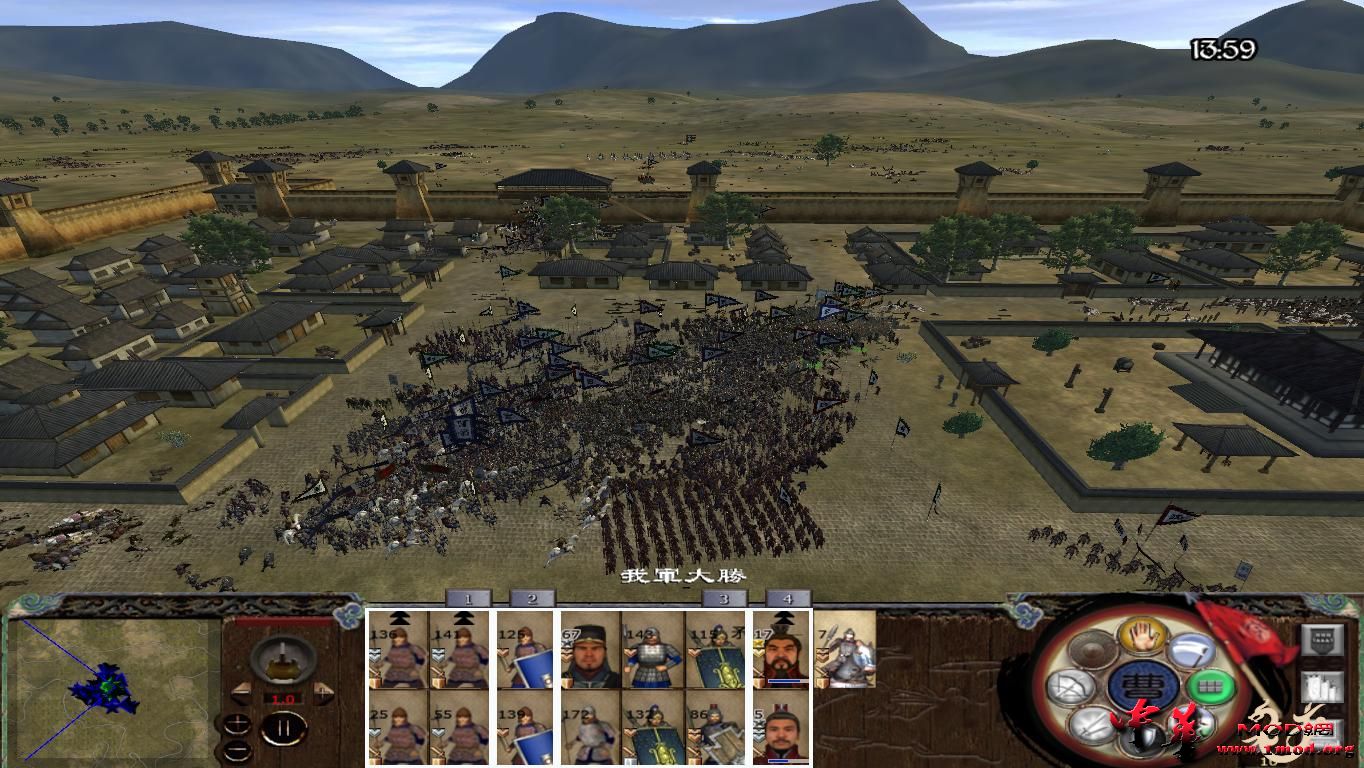Select the halt order hand icon
Image resolution: width=1364 pixels, height=768 pixels.
1142,638
